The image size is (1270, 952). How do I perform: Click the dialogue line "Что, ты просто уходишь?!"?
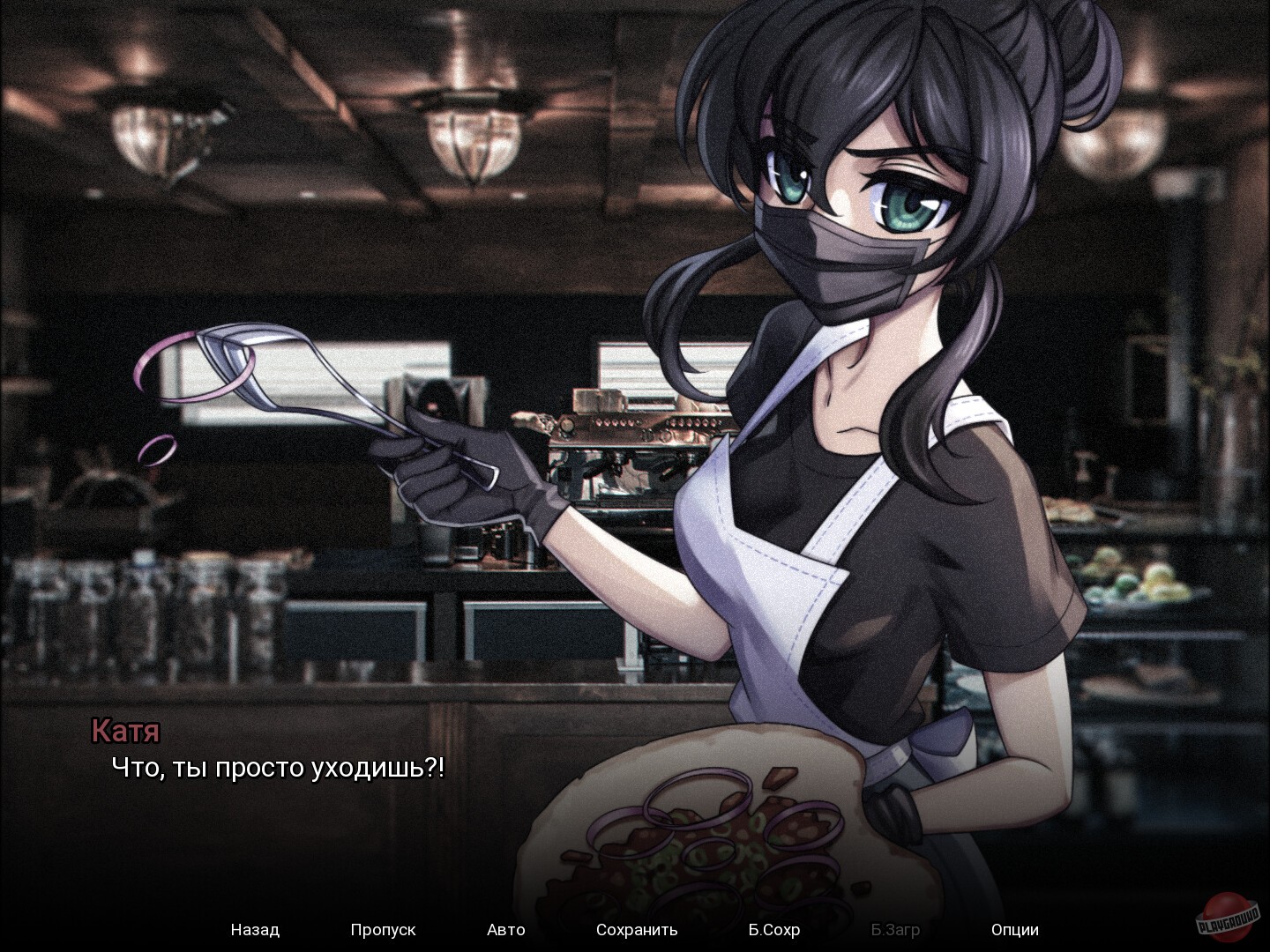(279, 768)
